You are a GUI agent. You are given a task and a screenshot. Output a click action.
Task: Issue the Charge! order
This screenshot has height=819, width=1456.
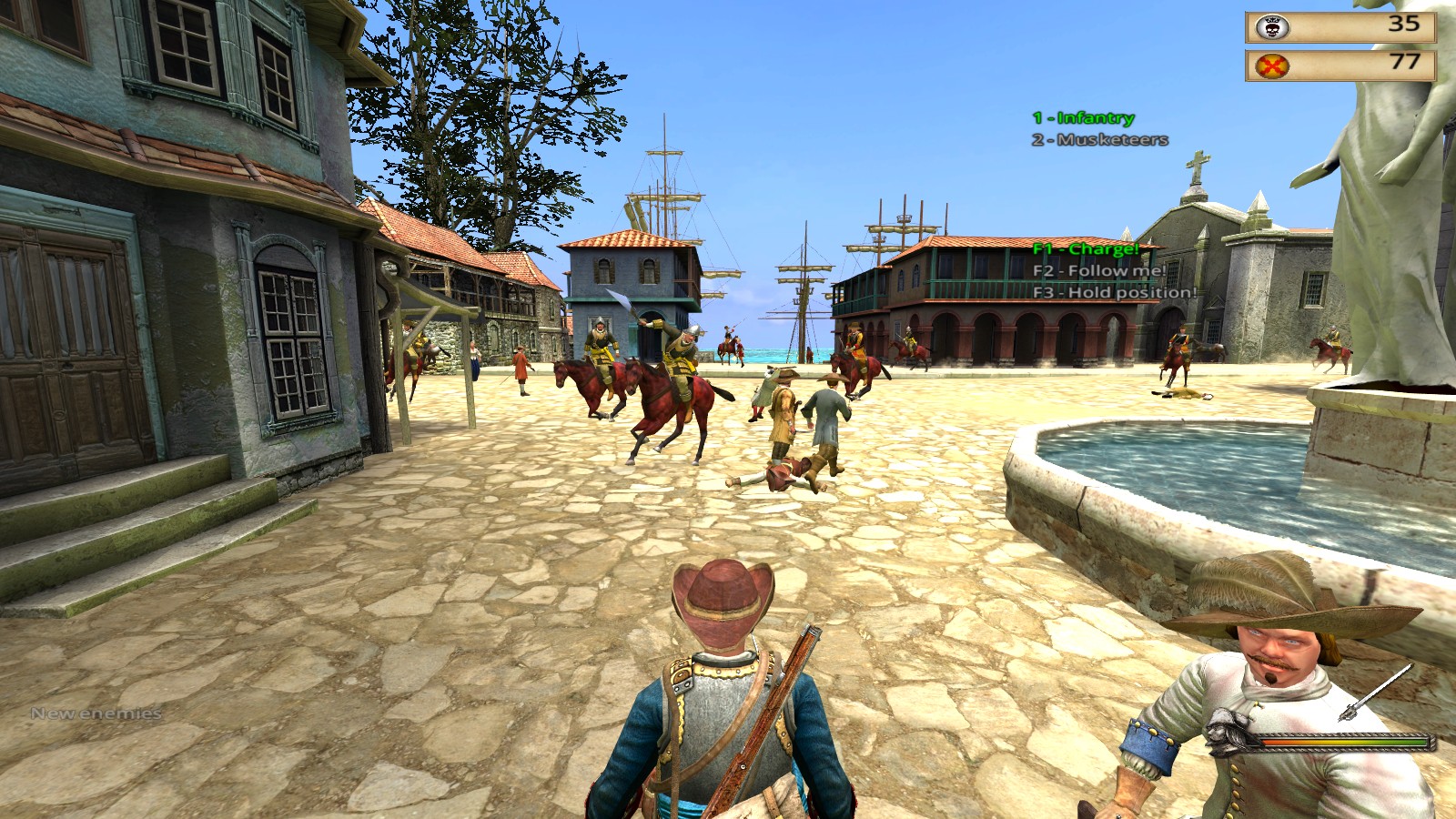tap(1086, 248)
